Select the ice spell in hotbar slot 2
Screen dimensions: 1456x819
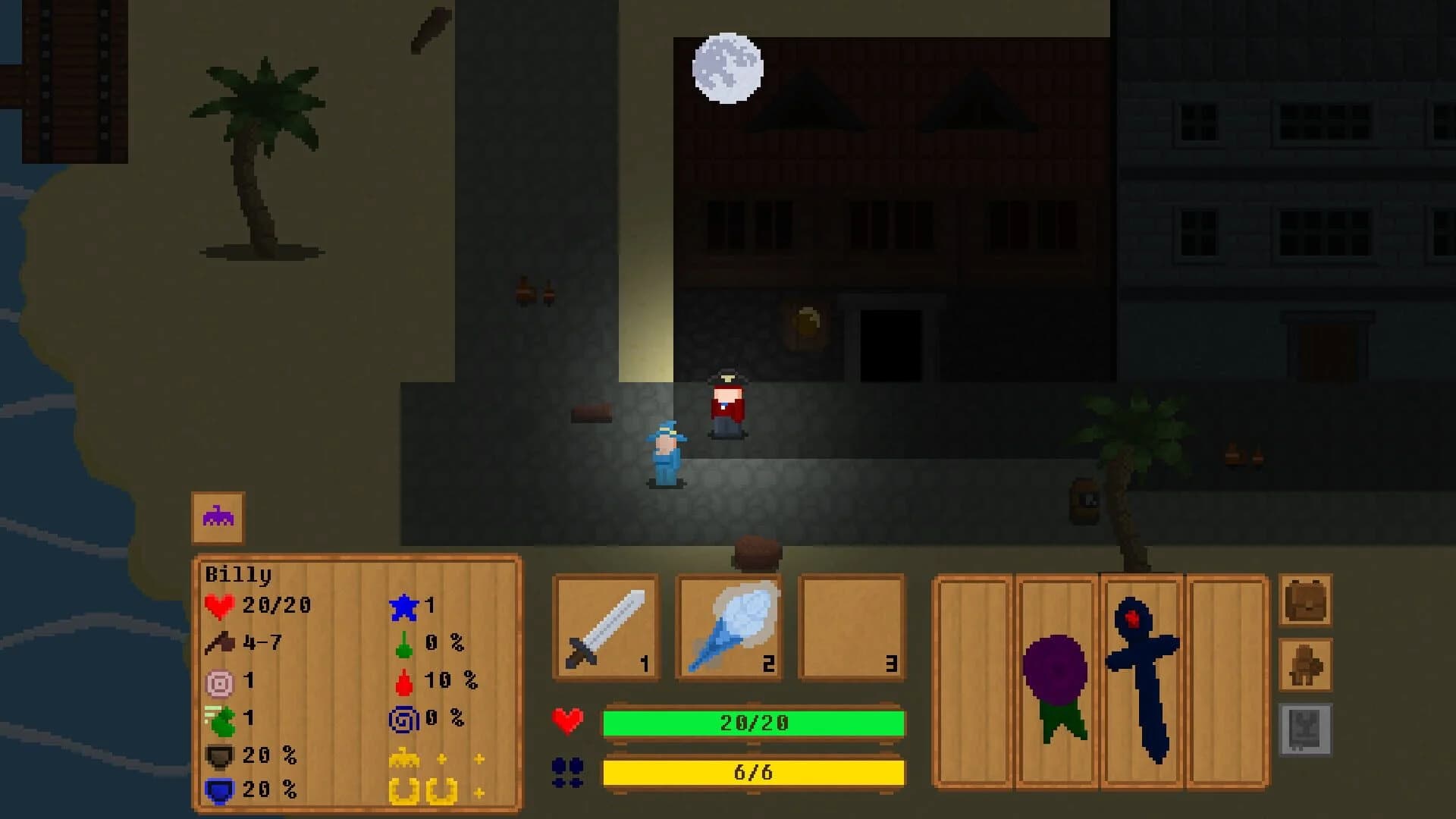730,628
